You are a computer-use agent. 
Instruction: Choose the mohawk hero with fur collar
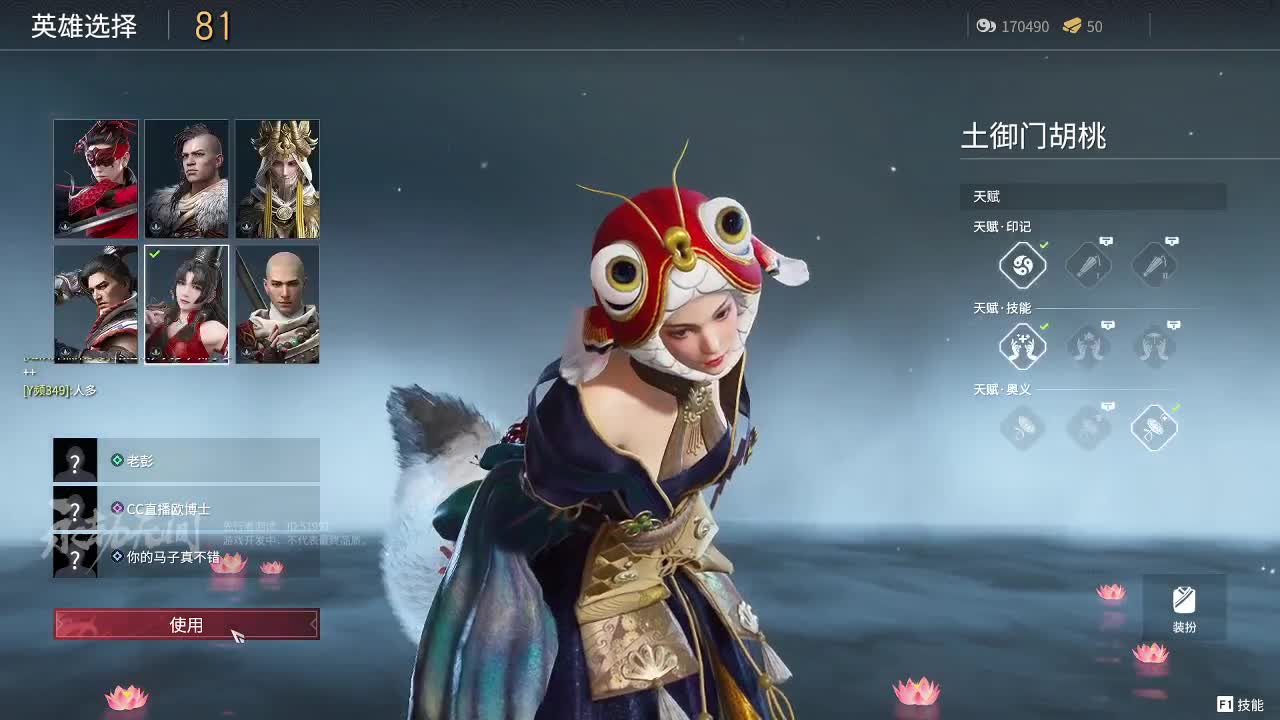[x=187, y=179]
